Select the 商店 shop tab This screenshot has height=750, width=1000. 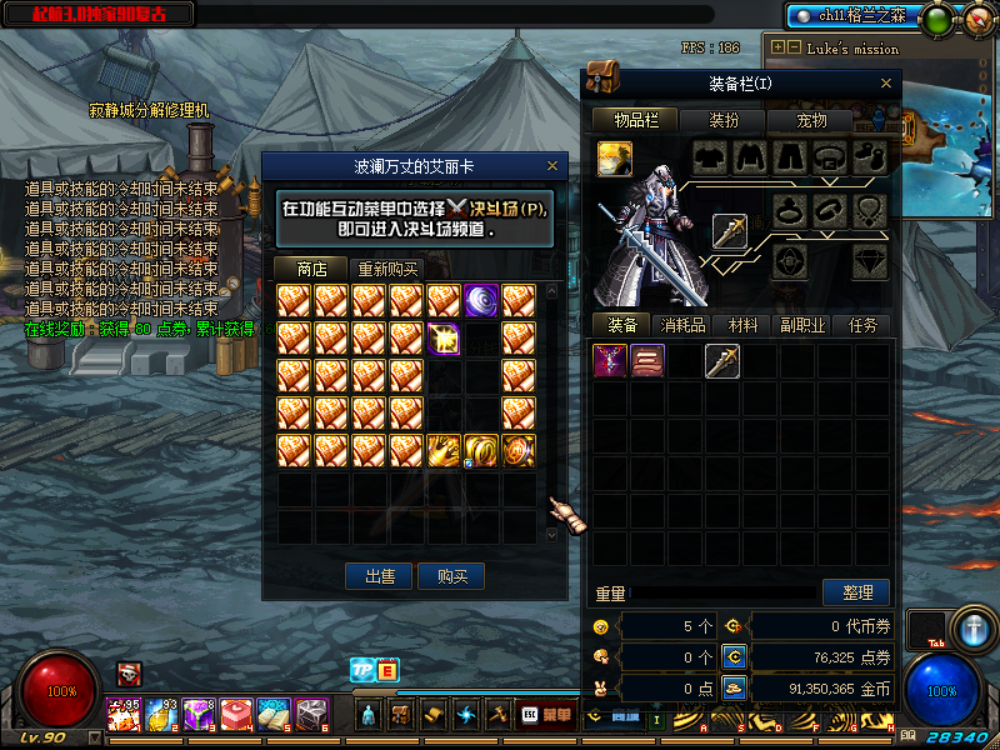tap(312, 269)
